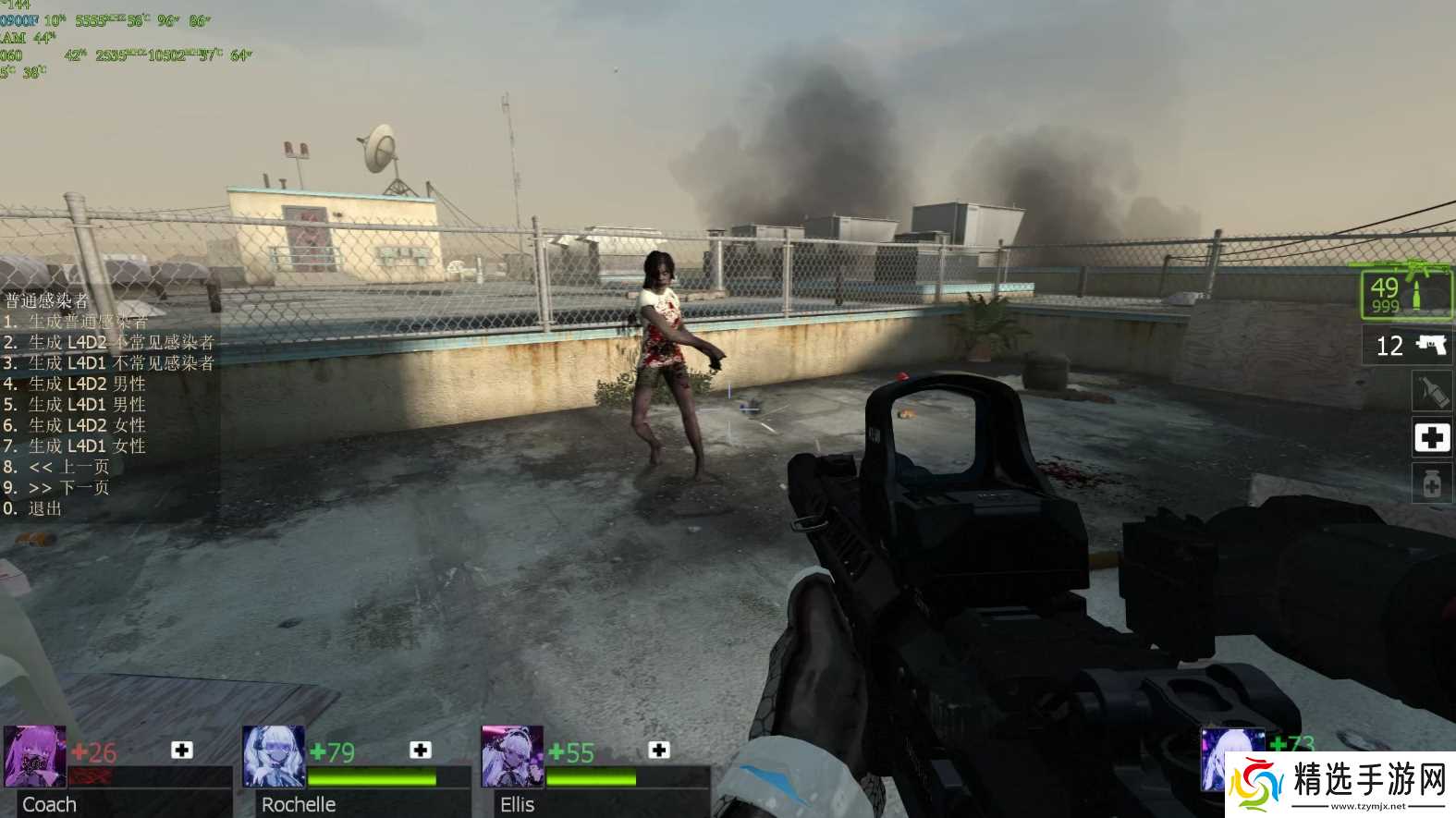Screen dimensions: 1456x818
Task: Select the first aid kit slot
Action: 1431,436
